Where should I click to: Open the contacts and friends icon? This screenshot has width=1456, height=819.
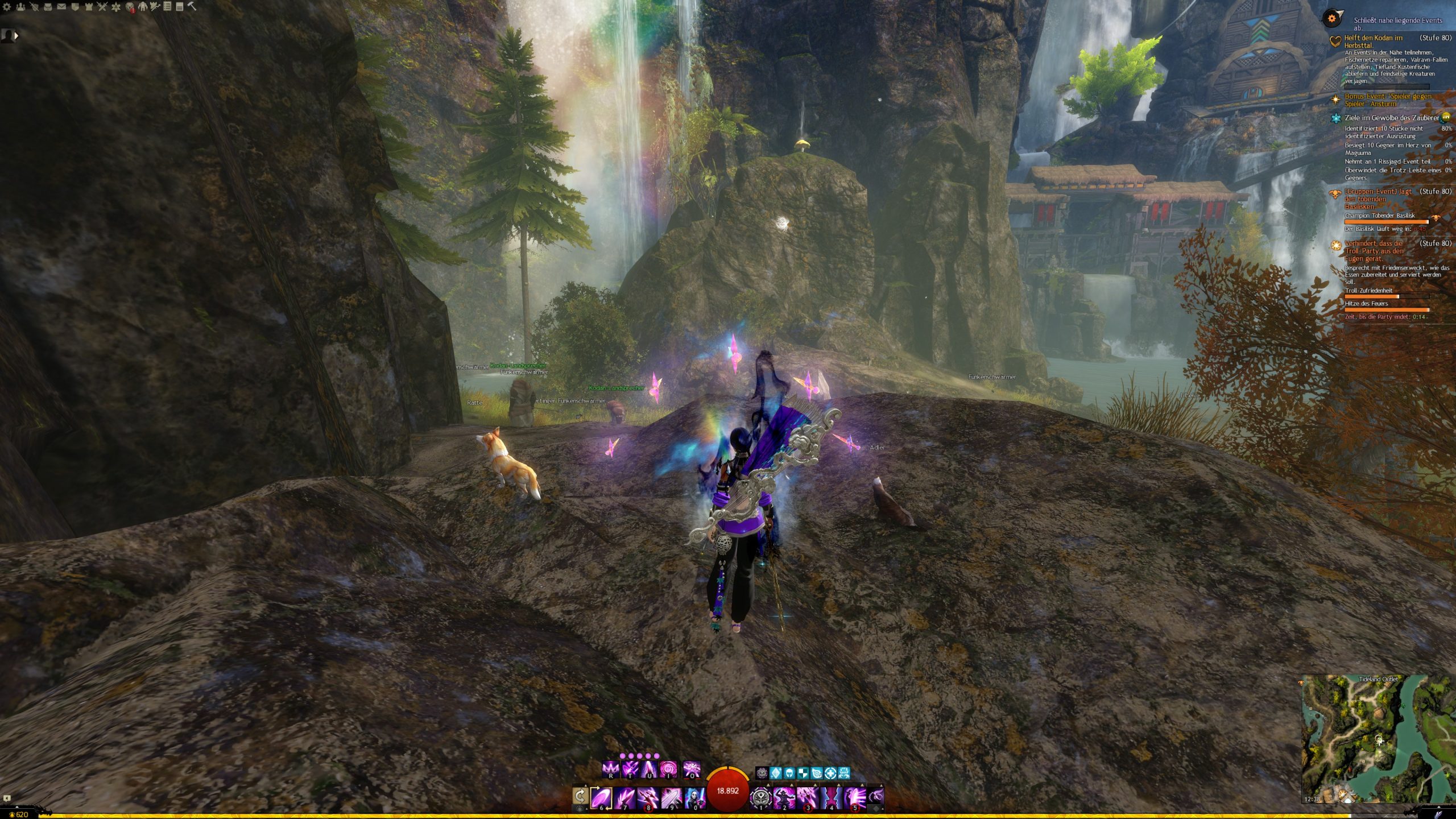[20, 7]
